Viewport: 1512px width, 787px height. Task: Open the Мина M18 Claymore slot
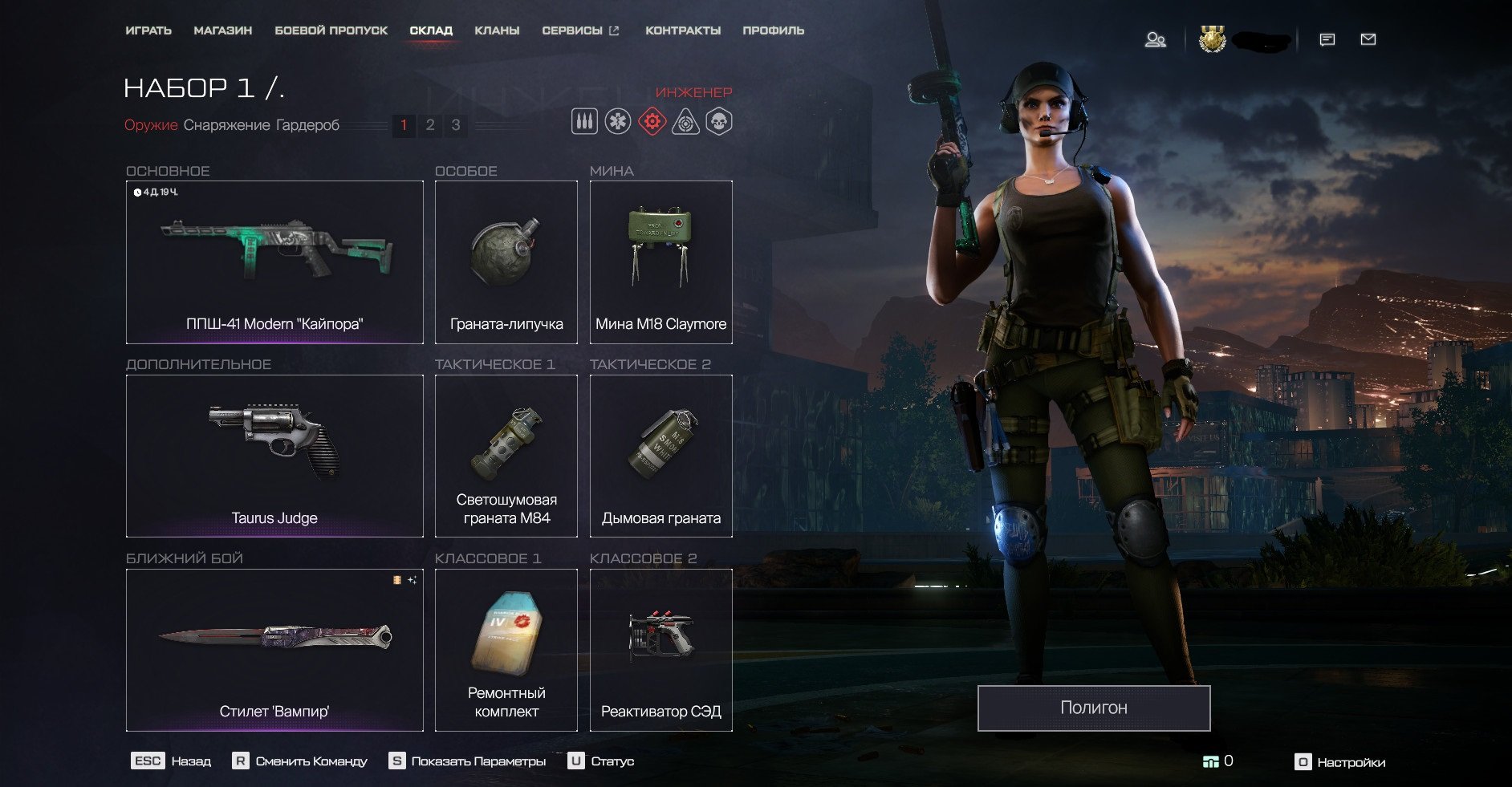660,262
